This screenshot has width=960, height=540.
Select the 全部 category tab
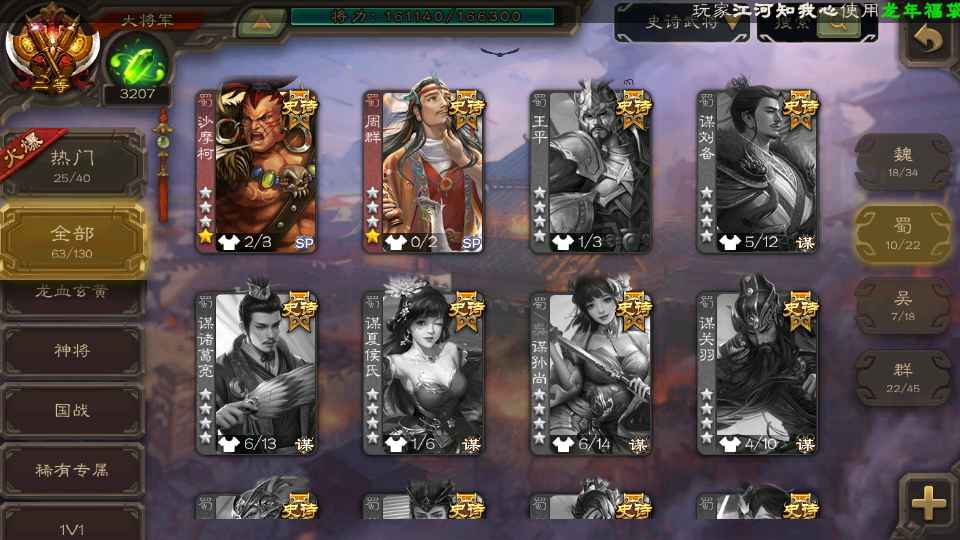click(x=73, y=240)
